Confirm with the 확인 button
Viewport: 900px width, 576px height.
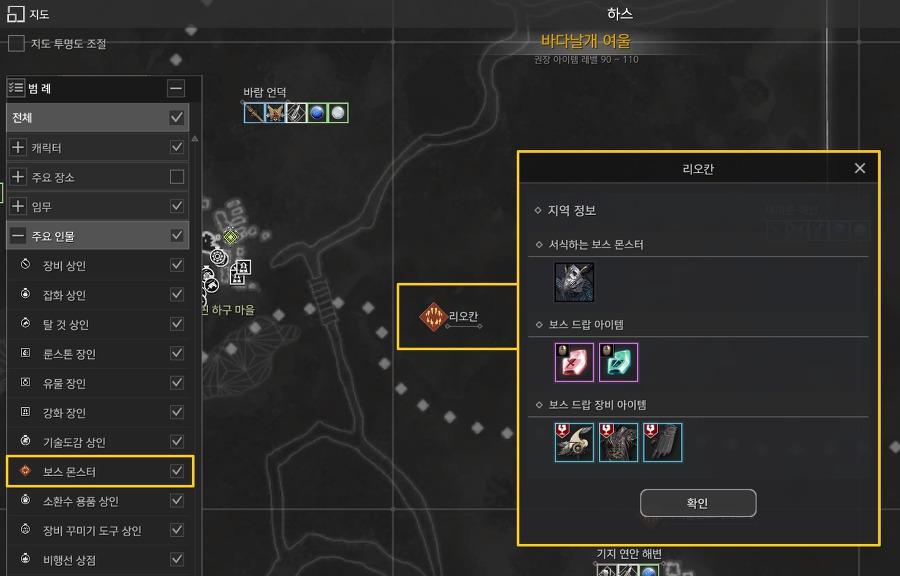698,503
